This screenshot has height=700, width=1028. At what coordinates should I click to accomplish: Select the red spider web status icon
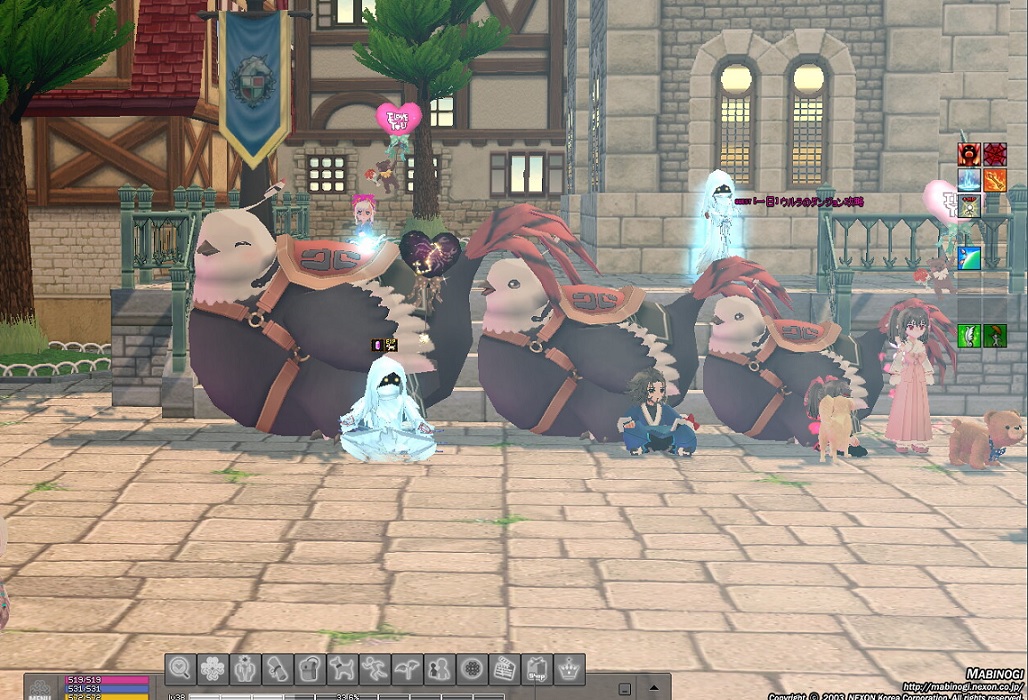coord(994,154)
